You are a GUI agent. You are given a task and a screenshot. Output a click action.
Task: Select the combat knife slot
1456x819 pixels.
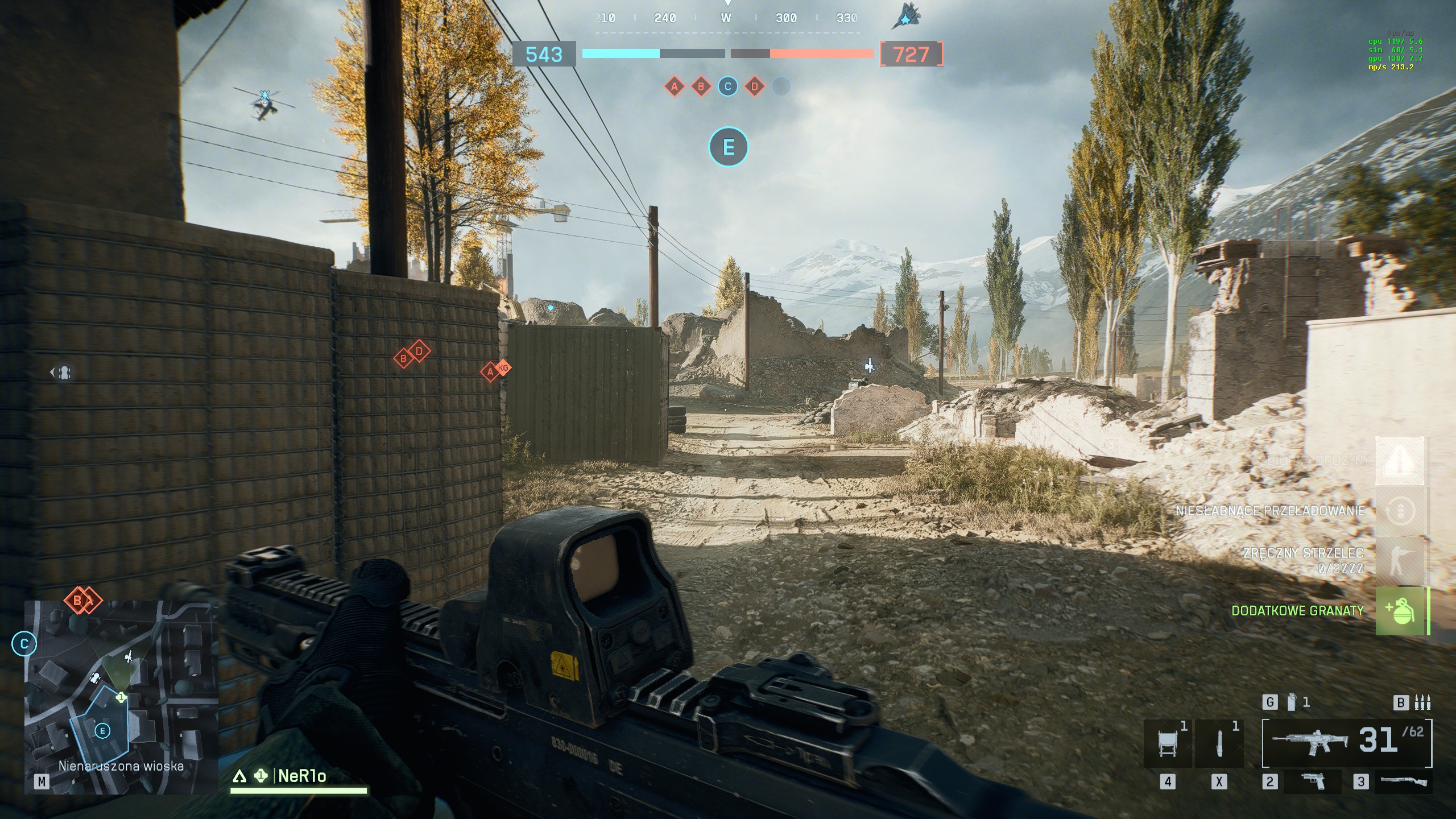coord(1219,743)
